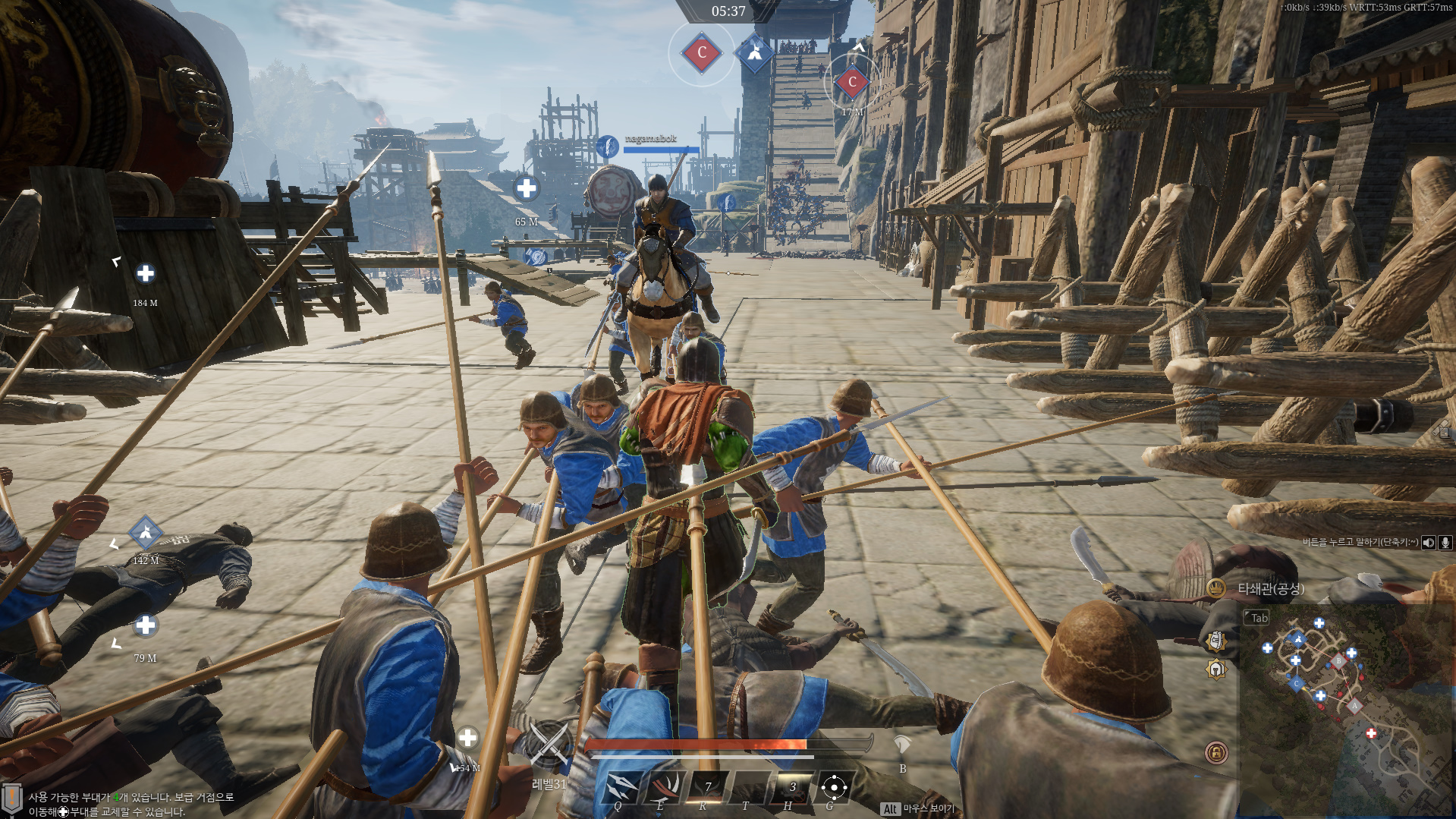Click capture point B on the minimap
Image resolution: width=1456 pixels, height=819 pixels.
tap(1339, 661)
